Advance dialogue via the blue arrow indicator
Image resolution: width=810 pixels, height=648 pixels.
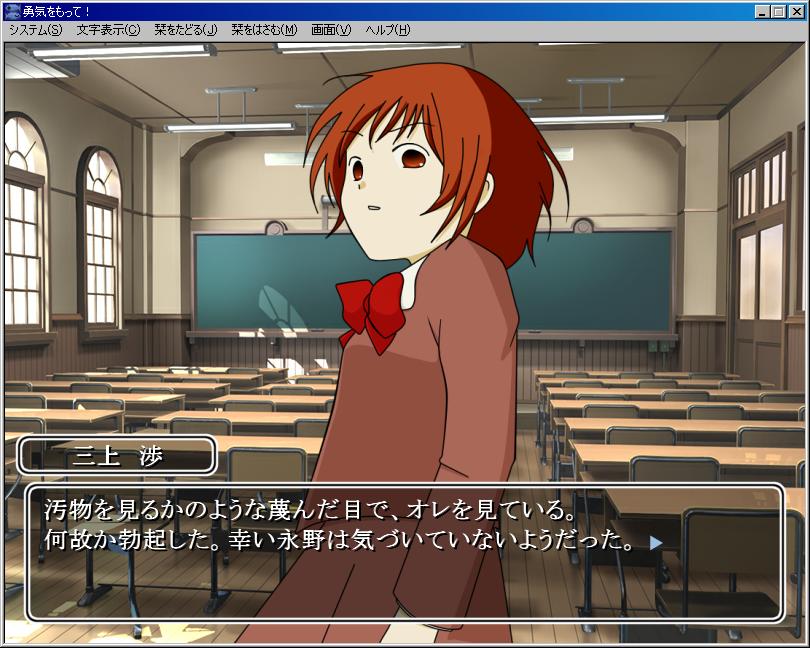[x=656, y=543]
